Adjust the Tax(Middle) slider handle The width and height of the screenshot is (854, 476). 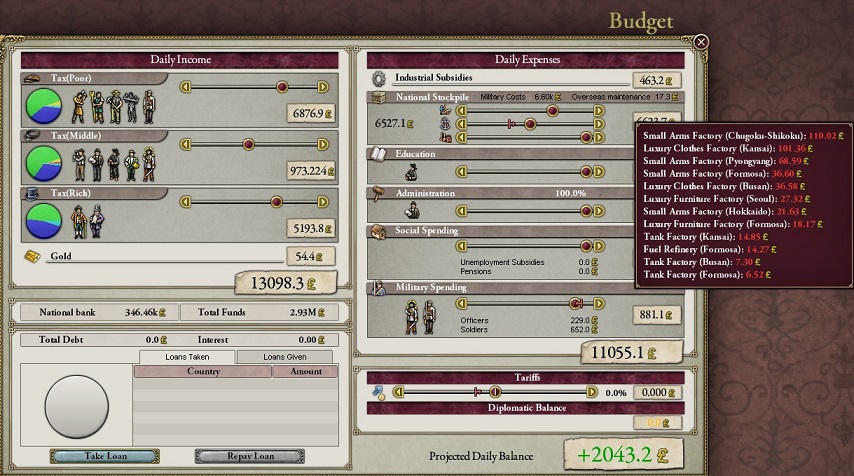(249, 145)
